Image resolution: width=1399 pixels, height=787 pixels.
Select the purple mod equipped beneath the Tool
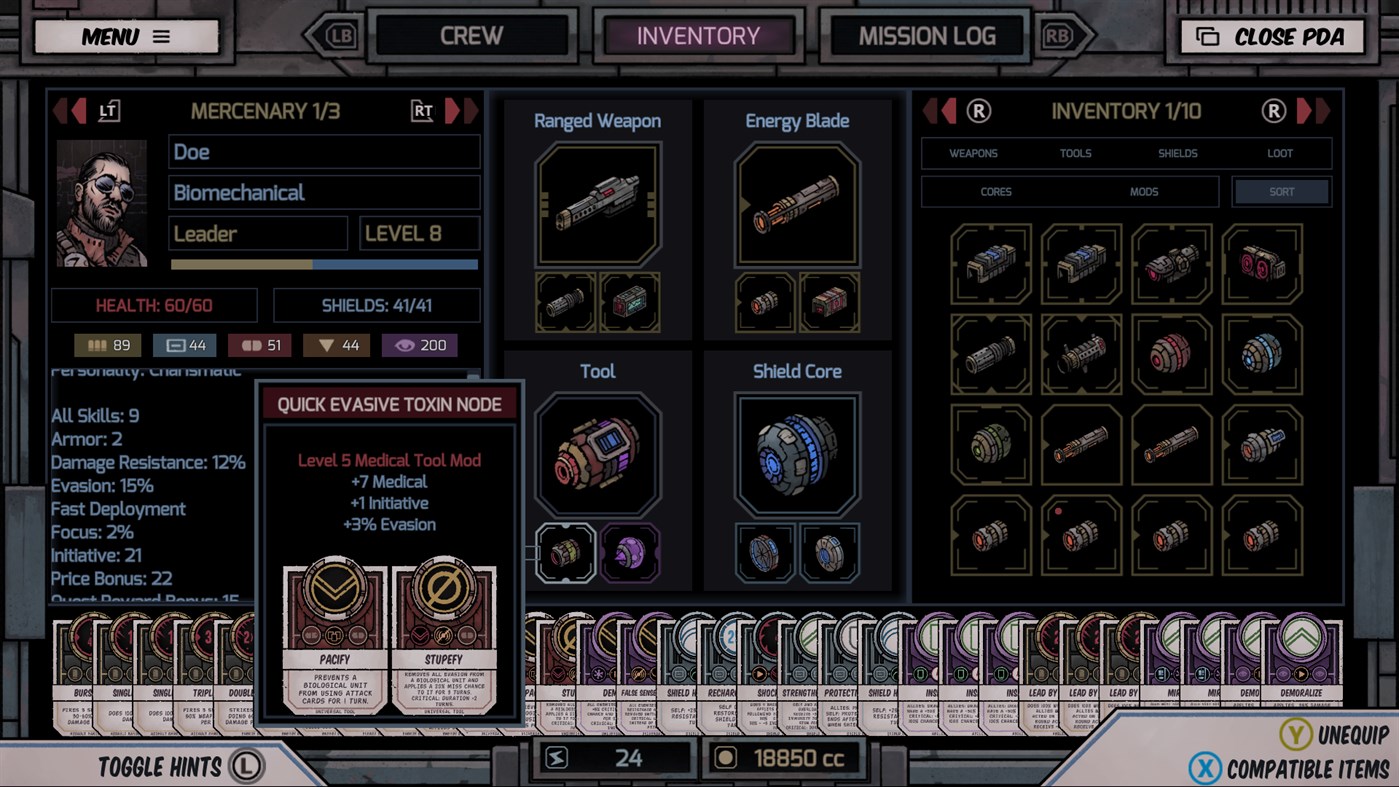pyautogui.click(x=631, y=552)
